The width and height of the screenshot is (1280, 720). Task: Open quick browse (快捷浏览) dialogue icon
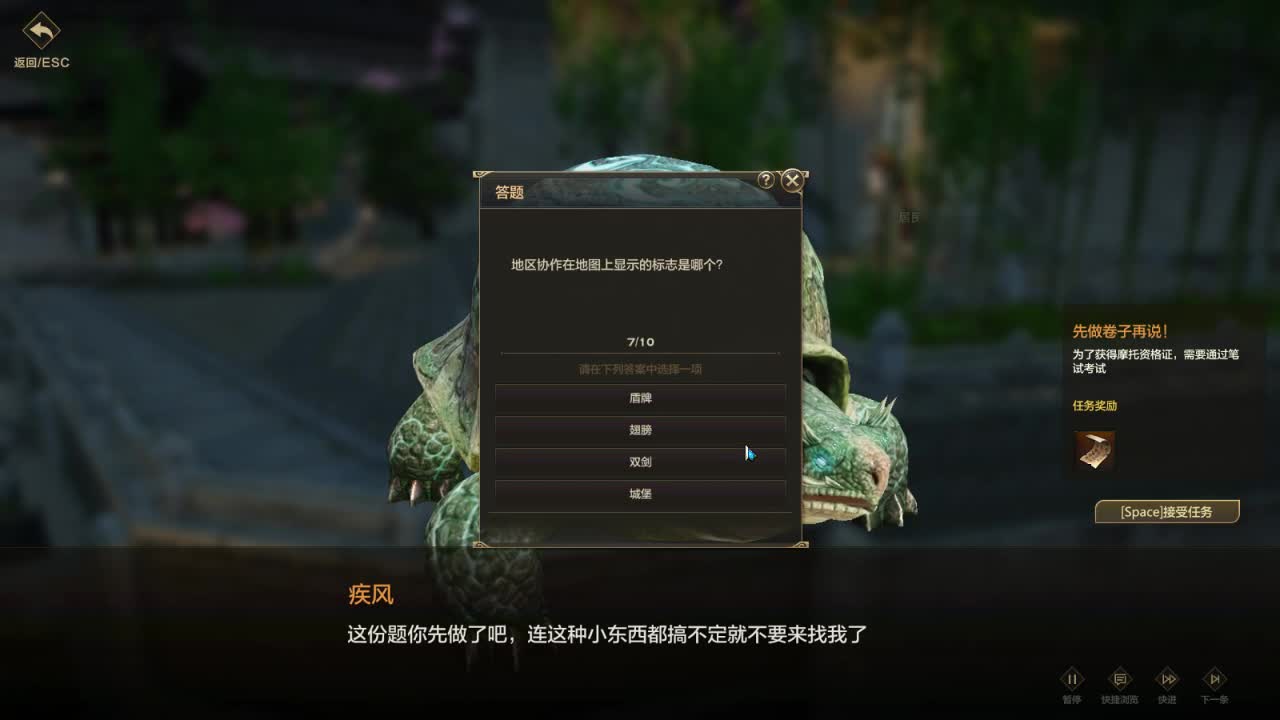[1120, 679]
